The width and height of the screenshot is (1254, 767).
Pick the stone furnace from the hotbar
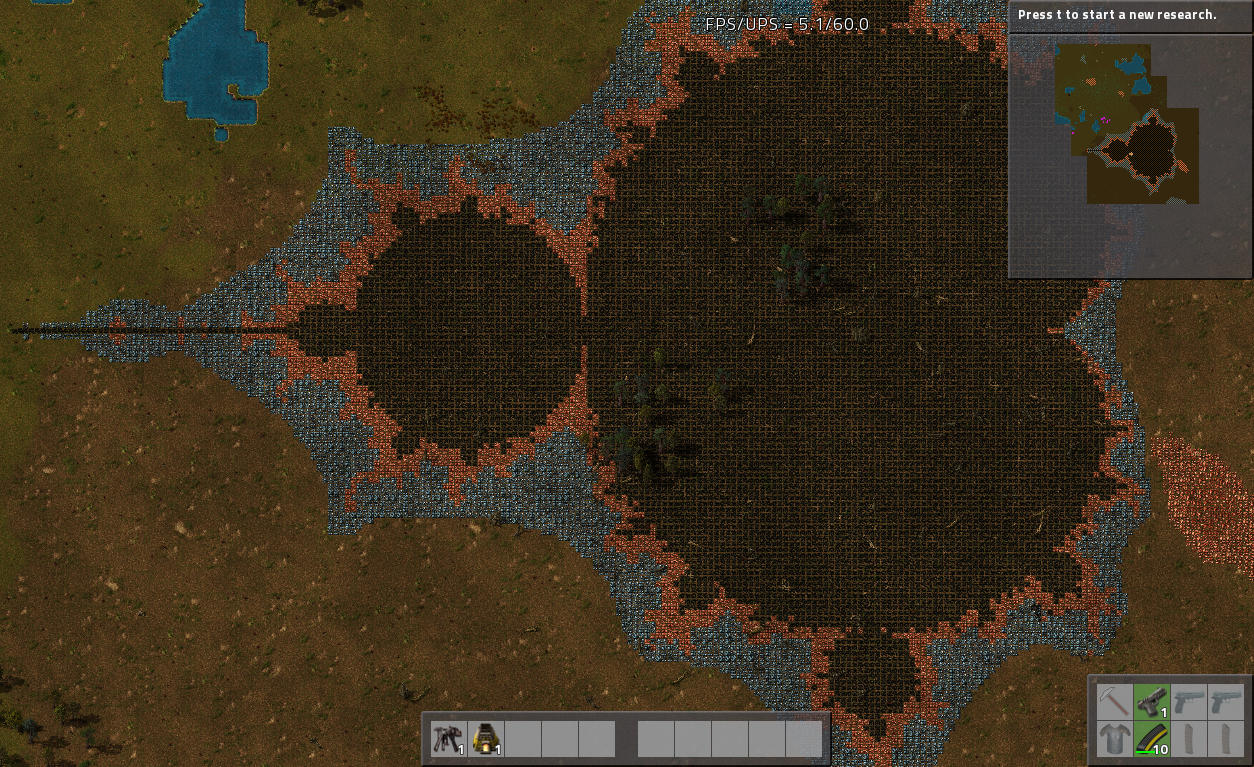485,739
